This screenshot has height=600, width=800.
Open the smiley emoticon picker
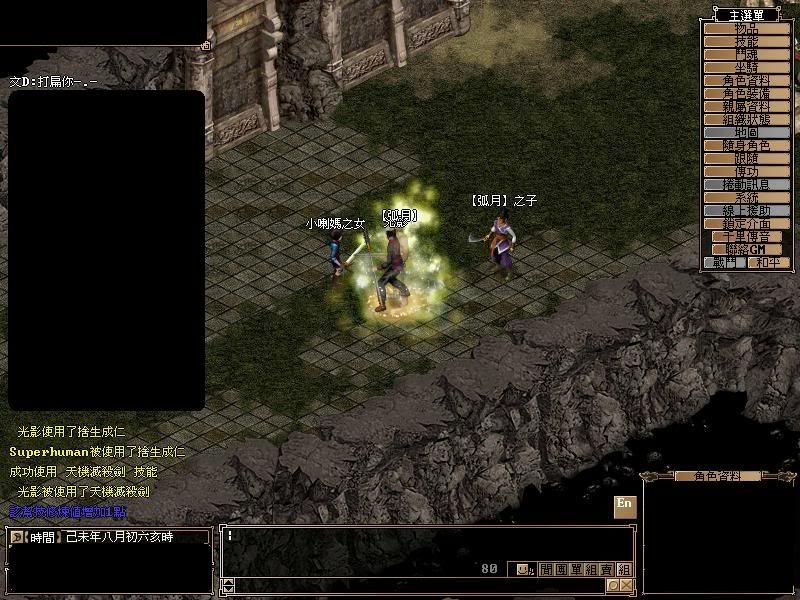pos(524,569)
